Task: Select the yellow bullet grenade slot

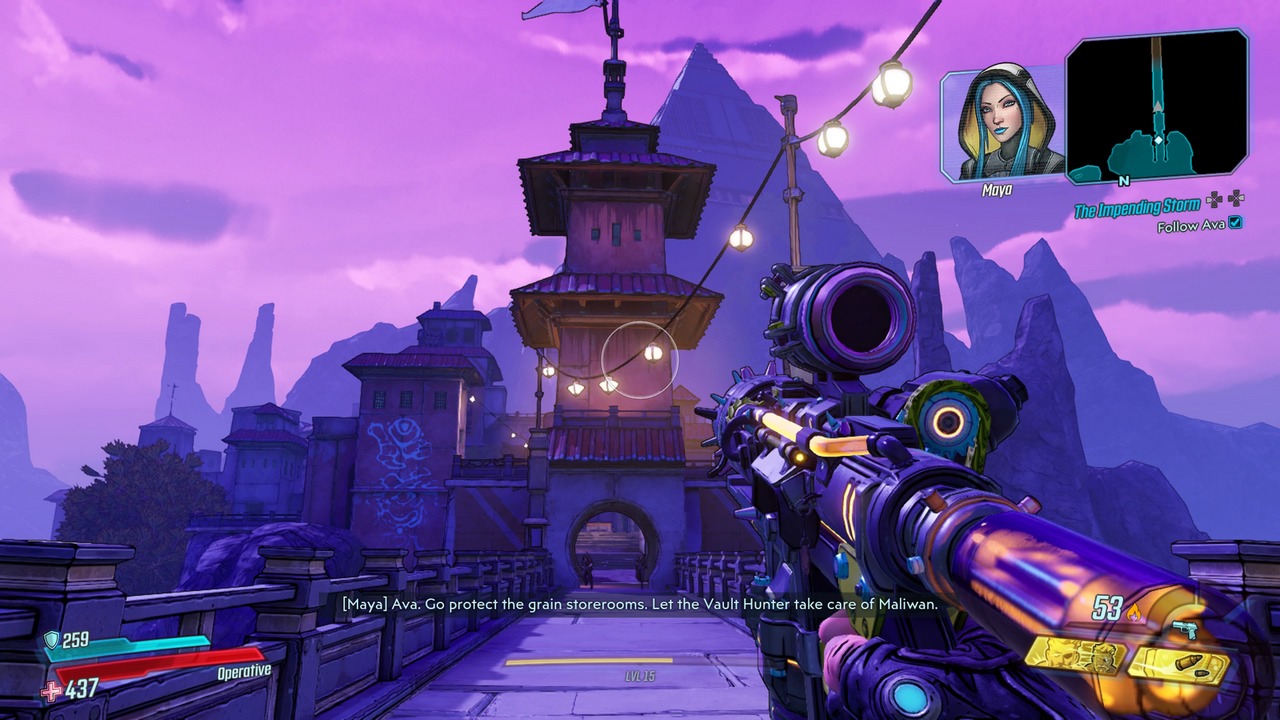Action: (x=1179, y=665)
